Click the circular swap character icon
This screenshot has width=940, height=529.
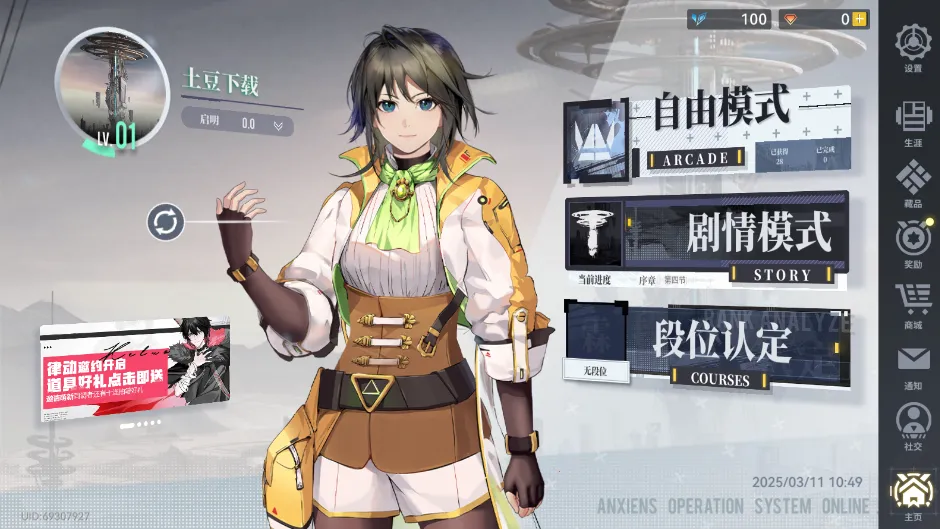click(165, 221)
